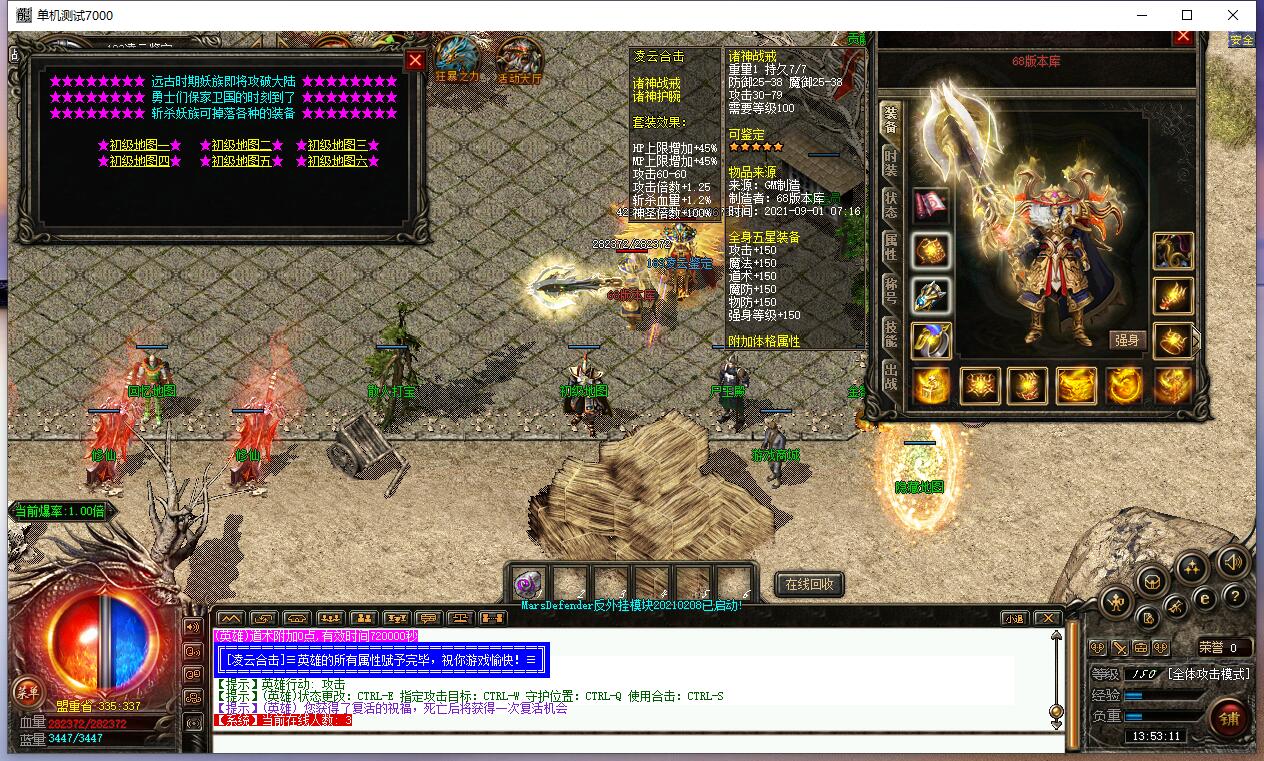Viewport: 1264px width, 761px height.
Task: Open the 初级地图三 map link
Action: click(337, 145)
